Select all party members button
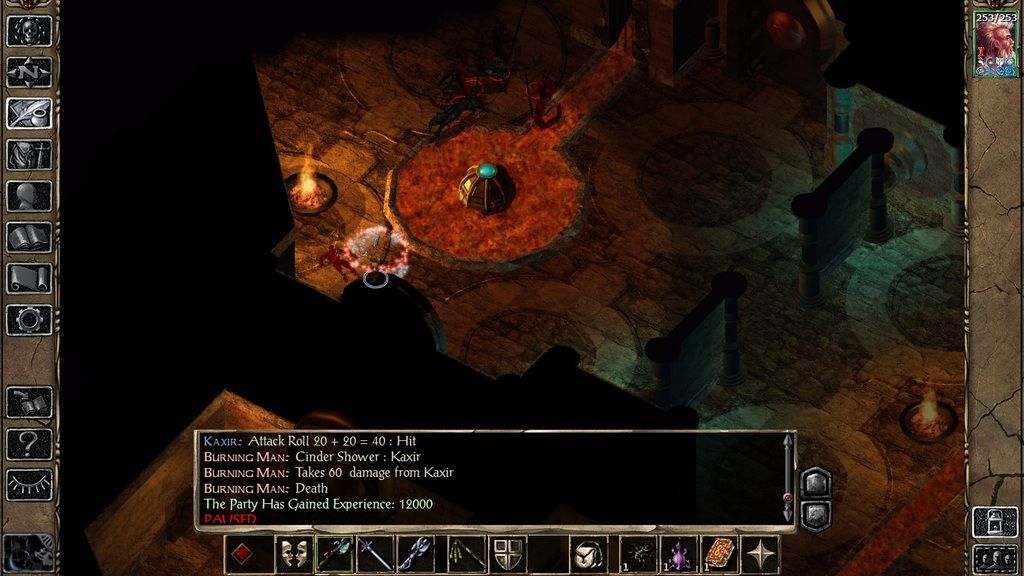Screen dimensions: 1024x576 (995, 557)
